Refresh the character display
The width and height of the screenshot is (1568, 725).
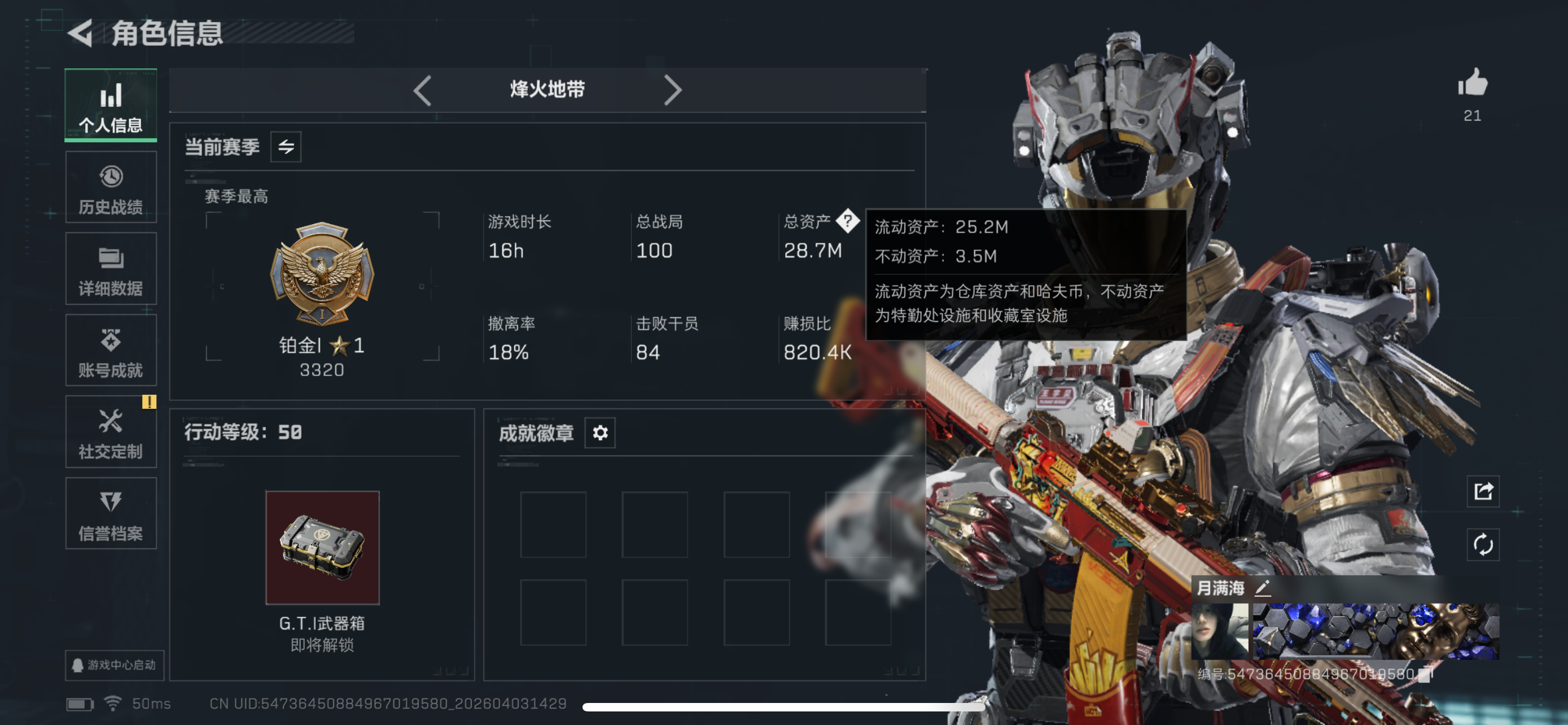[1483, 545]
